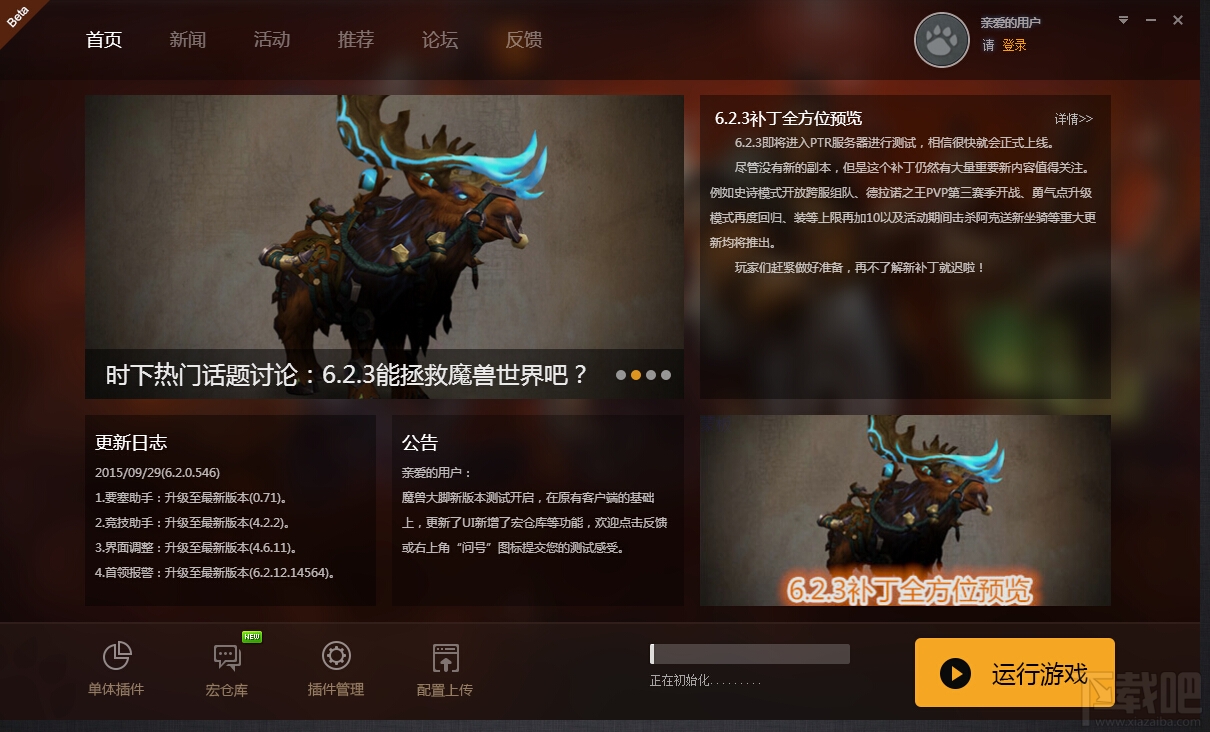Click the paw print user avatar
The image size is (1210, 732).
click(942, 40)
